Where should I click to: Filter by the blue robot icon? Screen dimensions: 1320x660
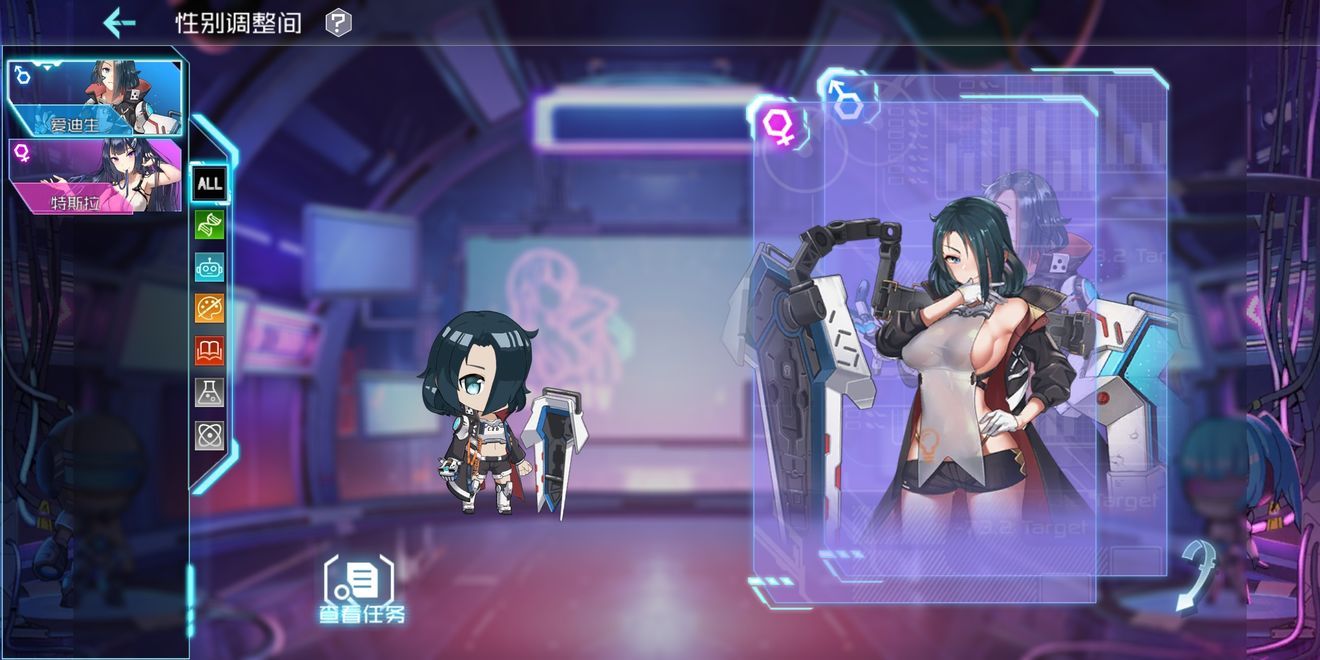tap(210, 267)
